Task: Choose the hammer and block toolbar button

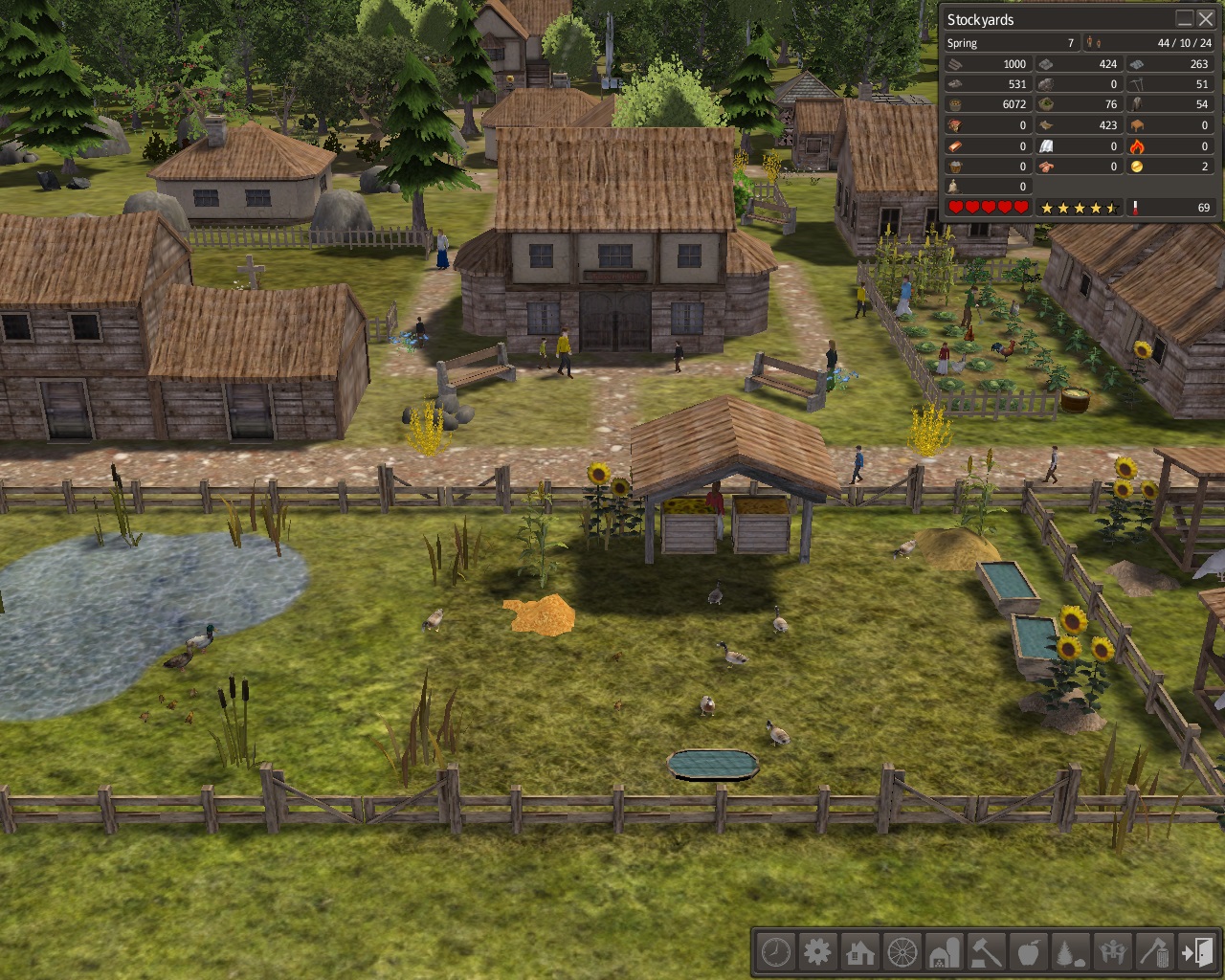Action: click(x=986, y=952)
